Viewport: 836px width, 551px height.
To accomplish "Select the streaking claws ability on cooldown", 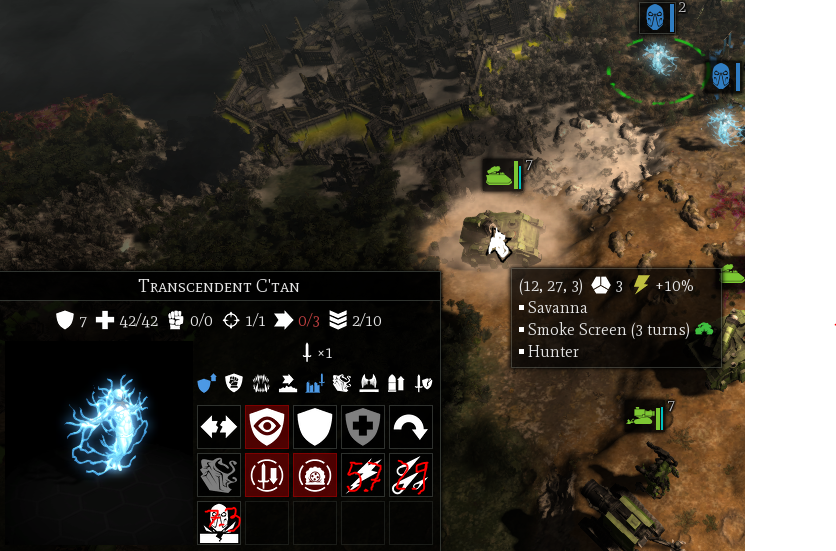I will coord(410,475).
